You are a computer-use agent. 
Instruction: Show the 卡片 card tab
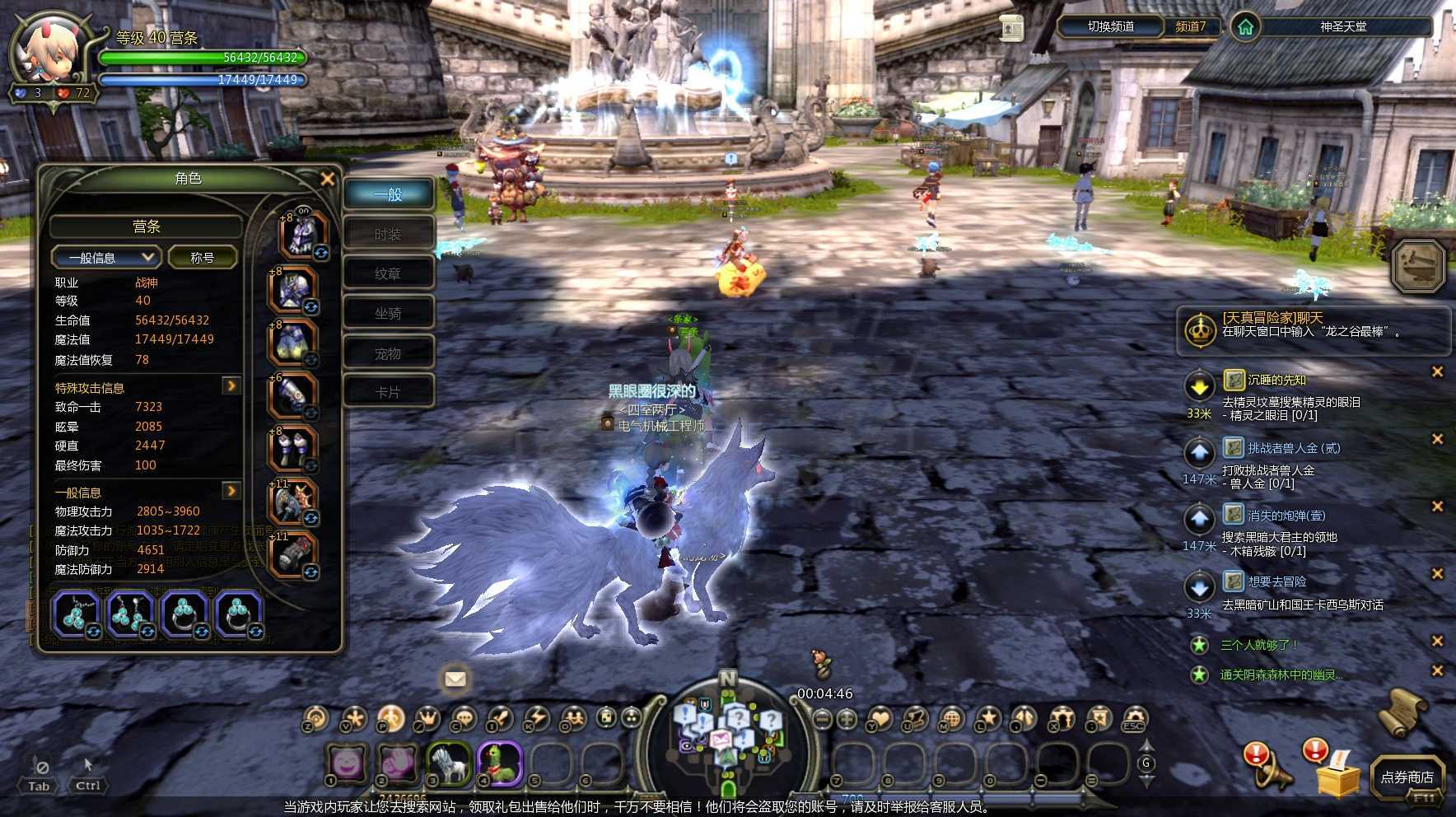[x=388, y=393]
